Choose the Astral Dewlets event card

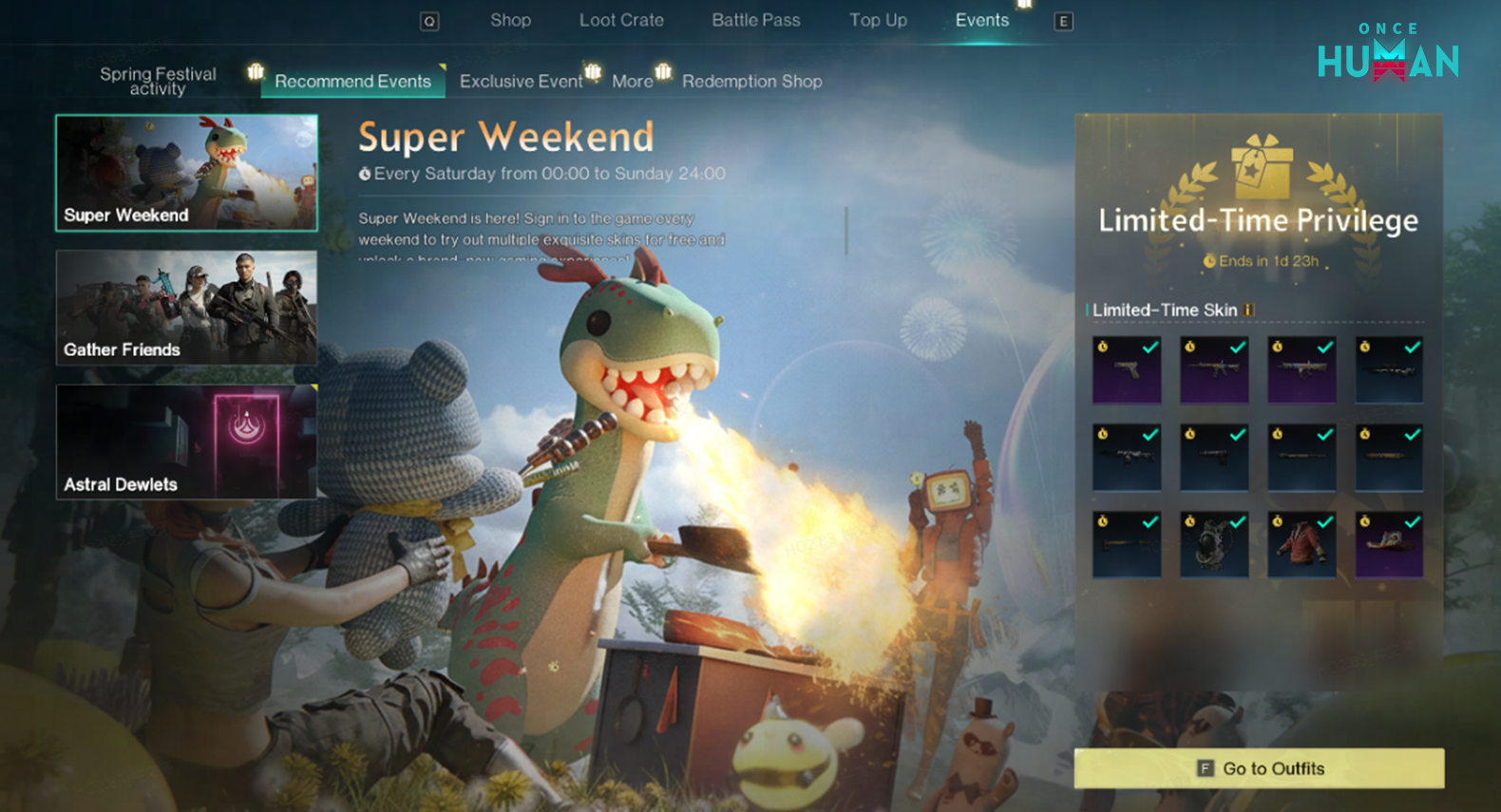pos(187,443)
